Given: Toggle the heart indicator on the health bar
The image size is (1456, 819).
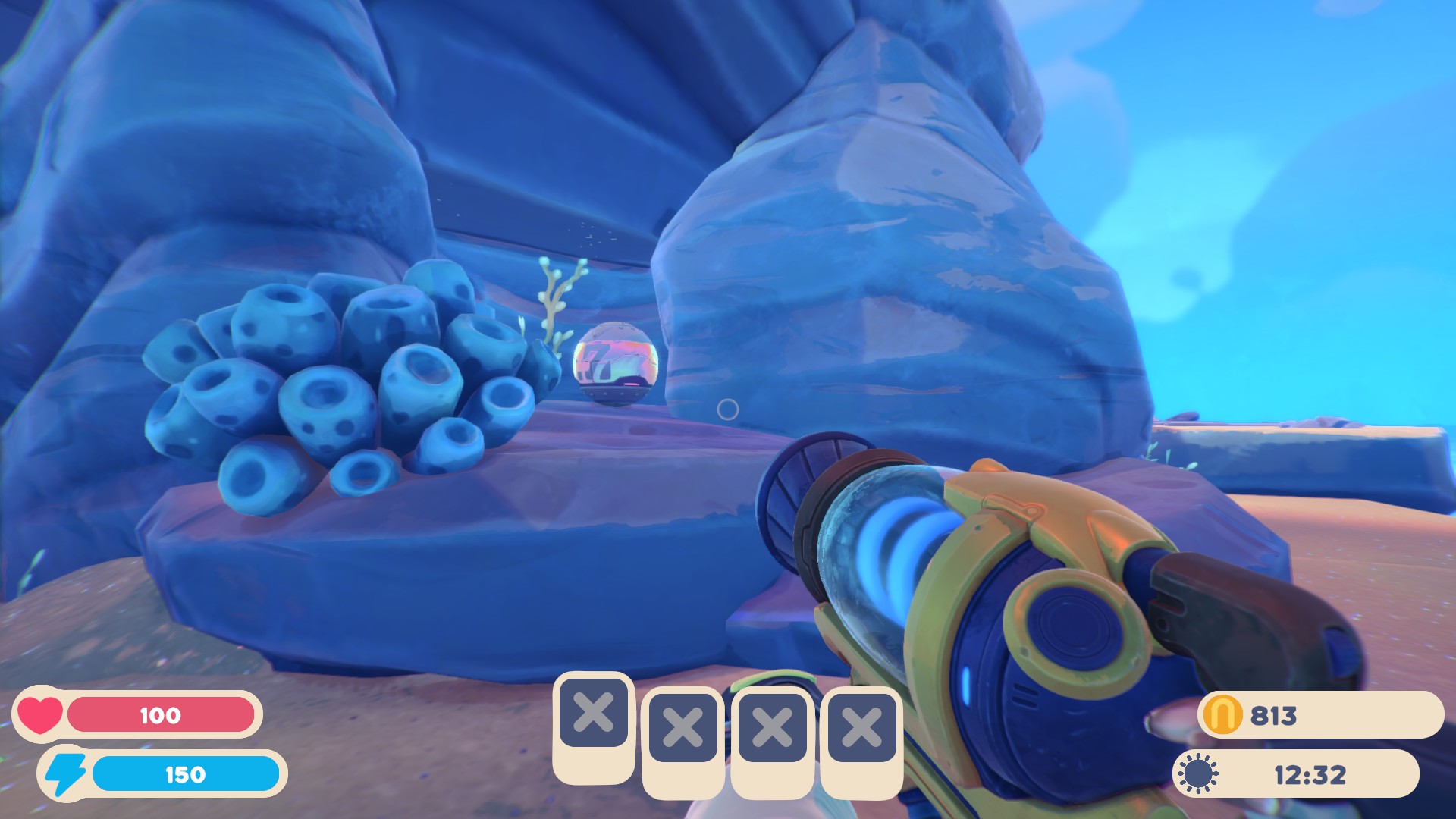Looking at the screenshot, I should coord(39,715).
